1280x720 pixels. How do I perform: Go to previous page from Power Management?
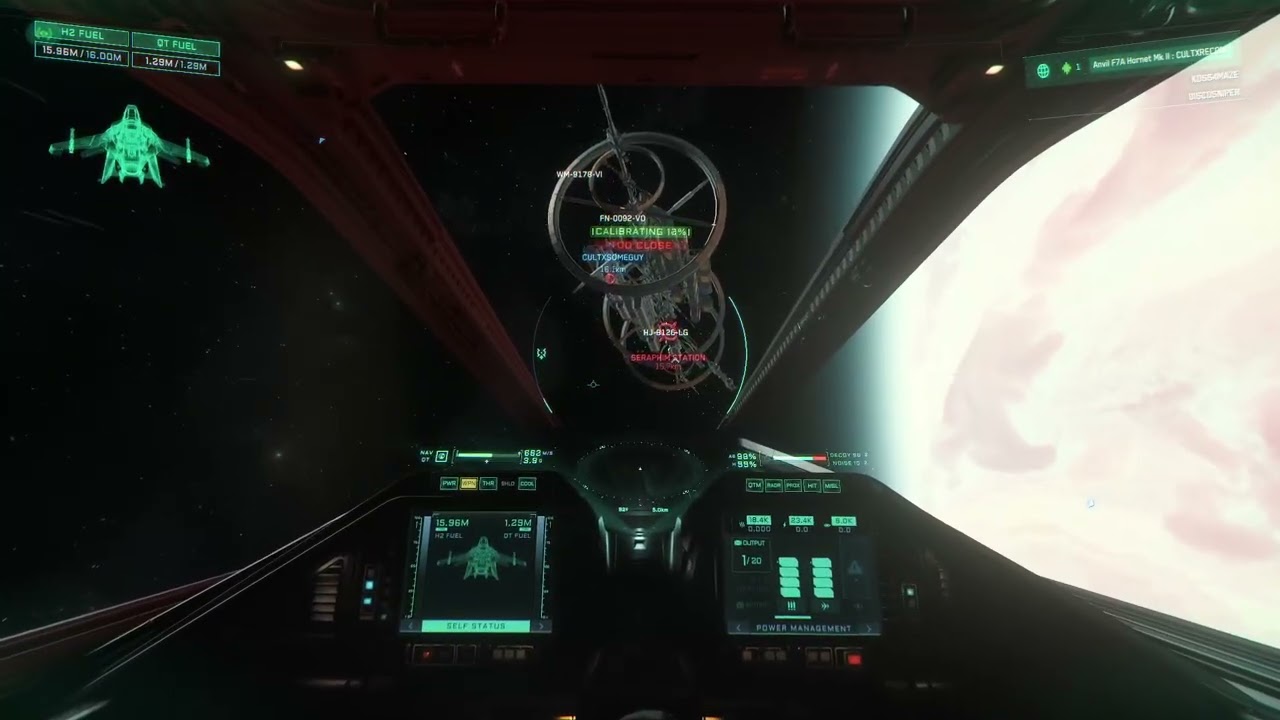click(737, 629)
